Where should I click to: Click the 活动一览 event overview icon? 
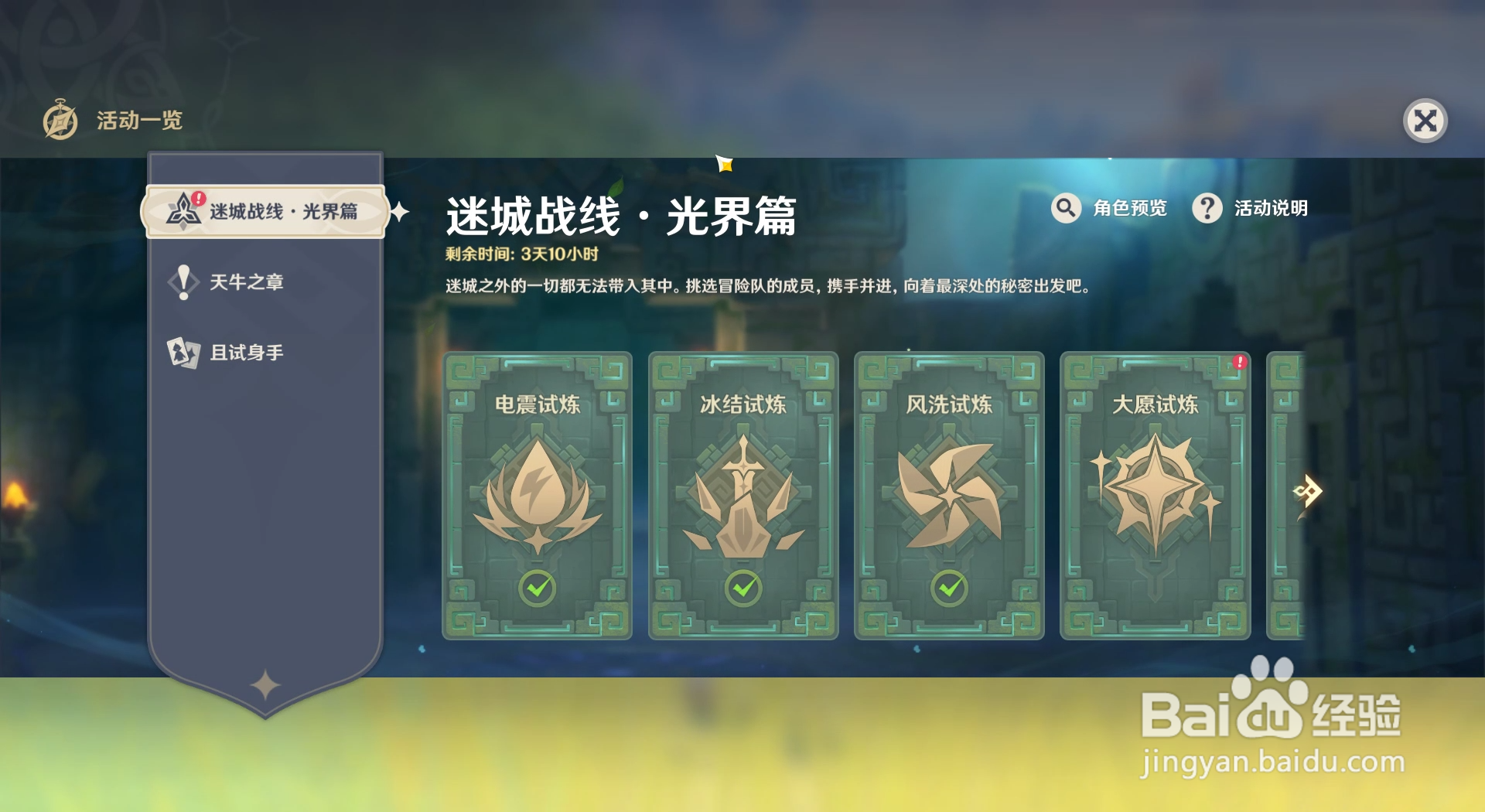click(x=62, y=120)
